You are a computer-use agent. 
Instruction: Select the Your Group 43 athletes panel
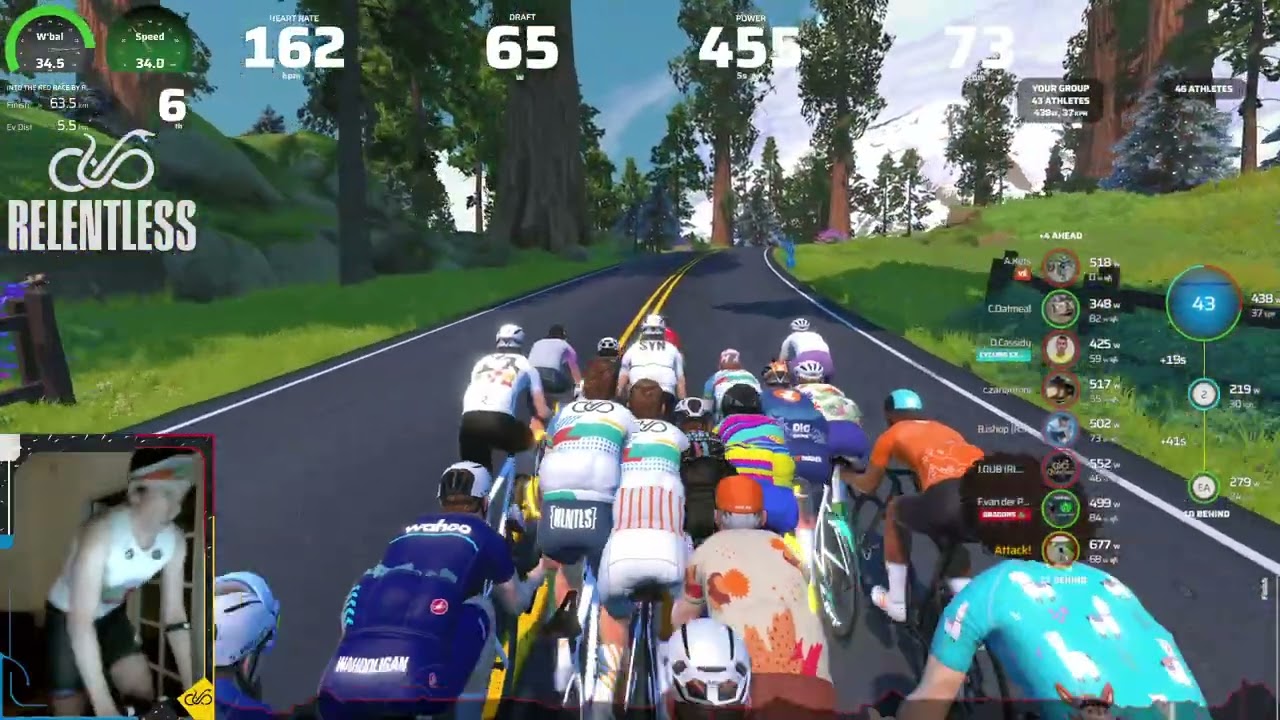[1060, 99]
